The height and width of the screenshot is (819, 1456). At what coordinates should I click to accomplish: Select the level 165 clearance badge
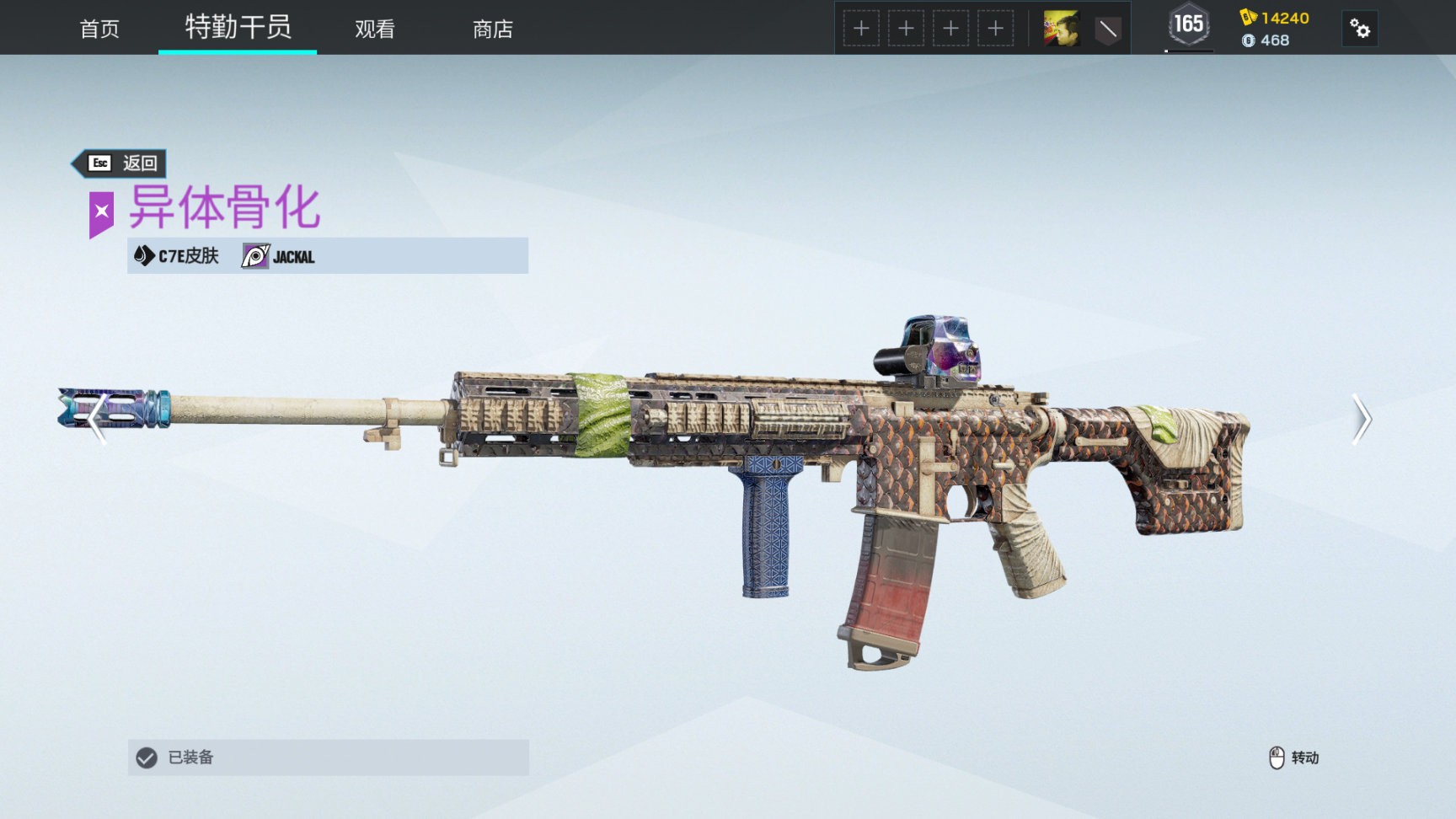(x=1189, y=25)
